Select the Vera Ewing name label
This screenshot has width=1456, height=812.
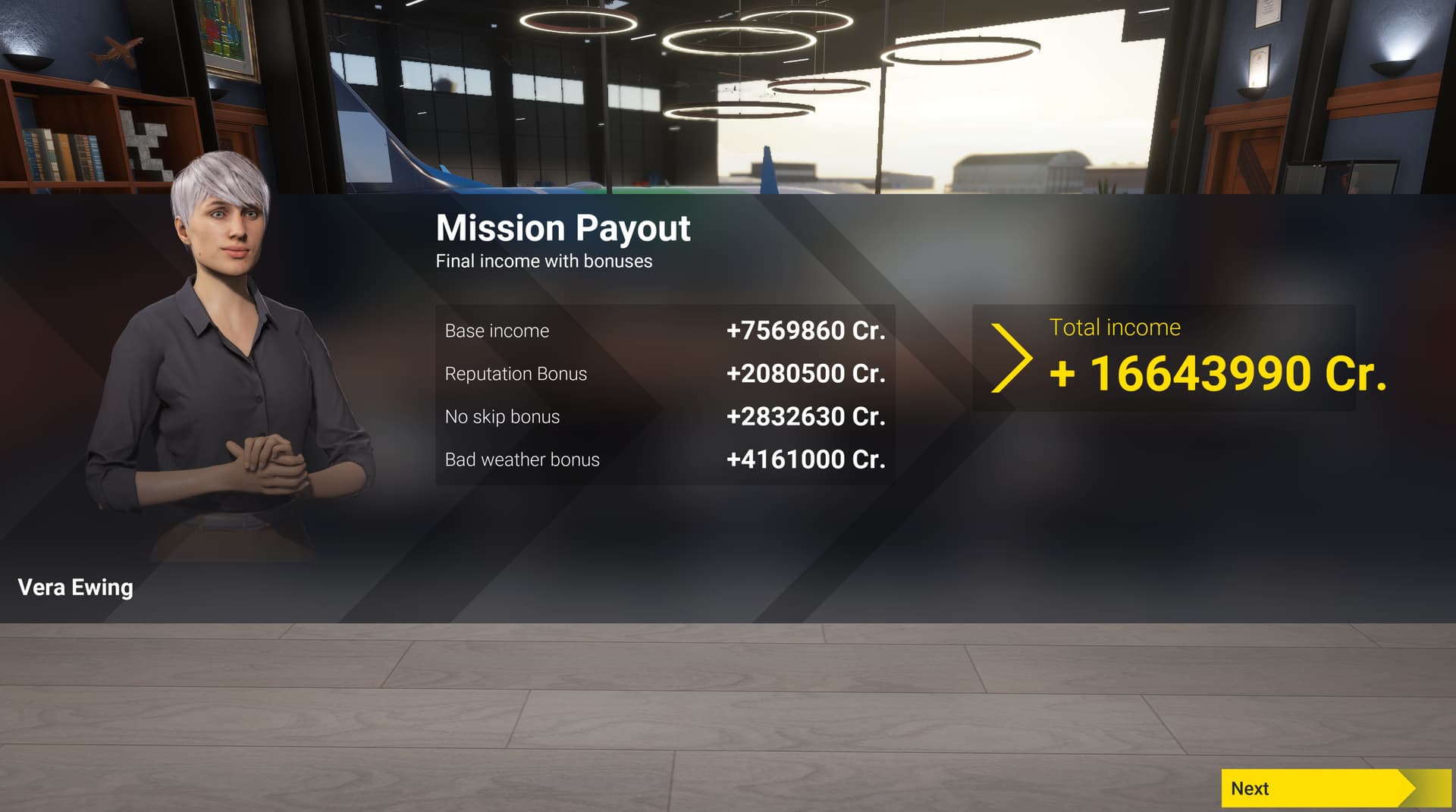click(74, 587)
